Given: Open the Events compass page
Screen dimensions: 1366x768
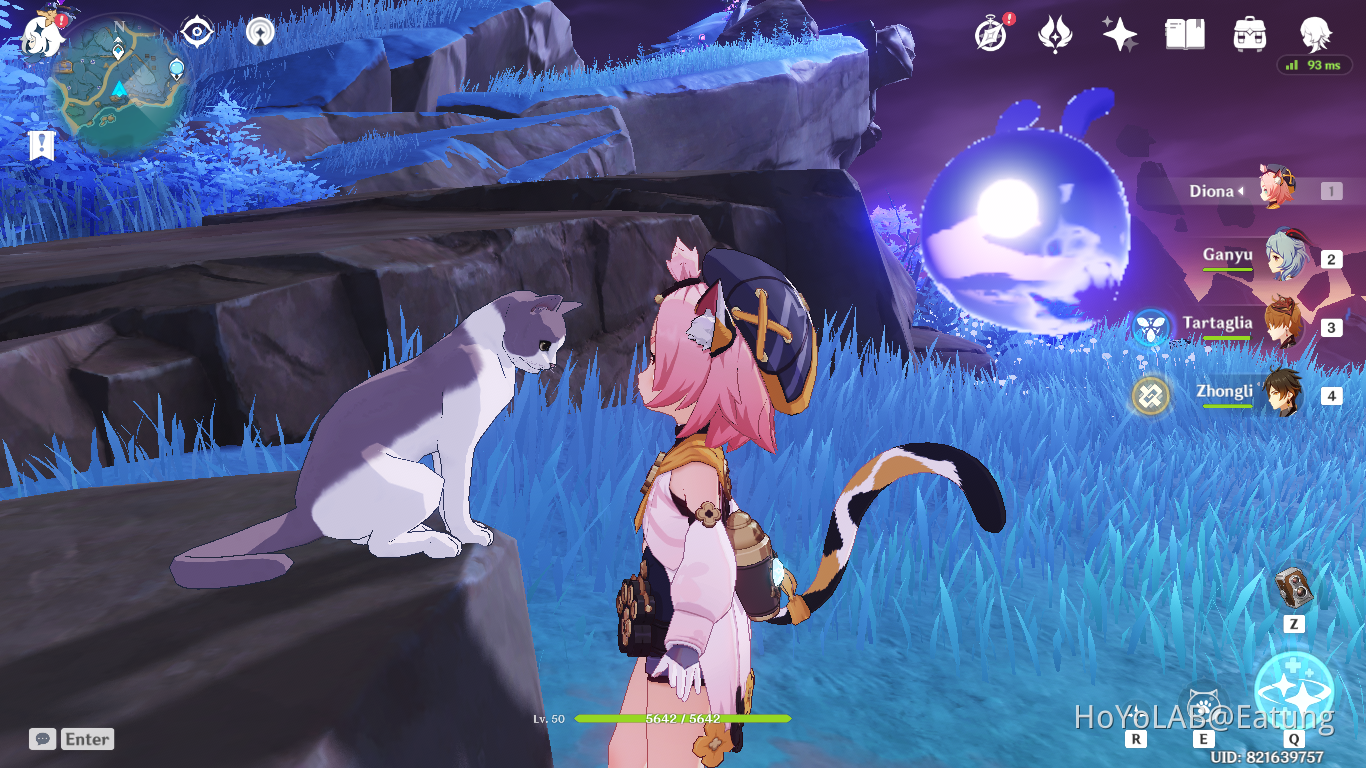Looking at the screenshot, I should pyautogui.click(x=988, y=35).
